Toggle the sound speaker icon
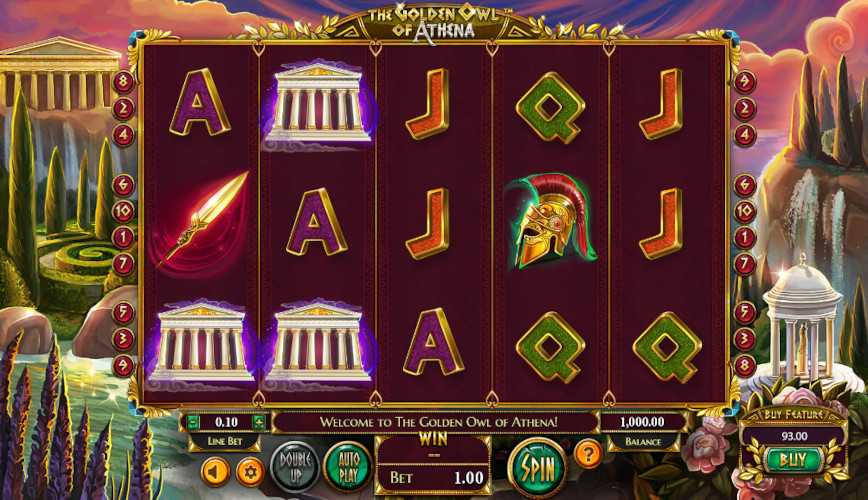868x500 pixels. pyautogui.click(x=216, y=470)
